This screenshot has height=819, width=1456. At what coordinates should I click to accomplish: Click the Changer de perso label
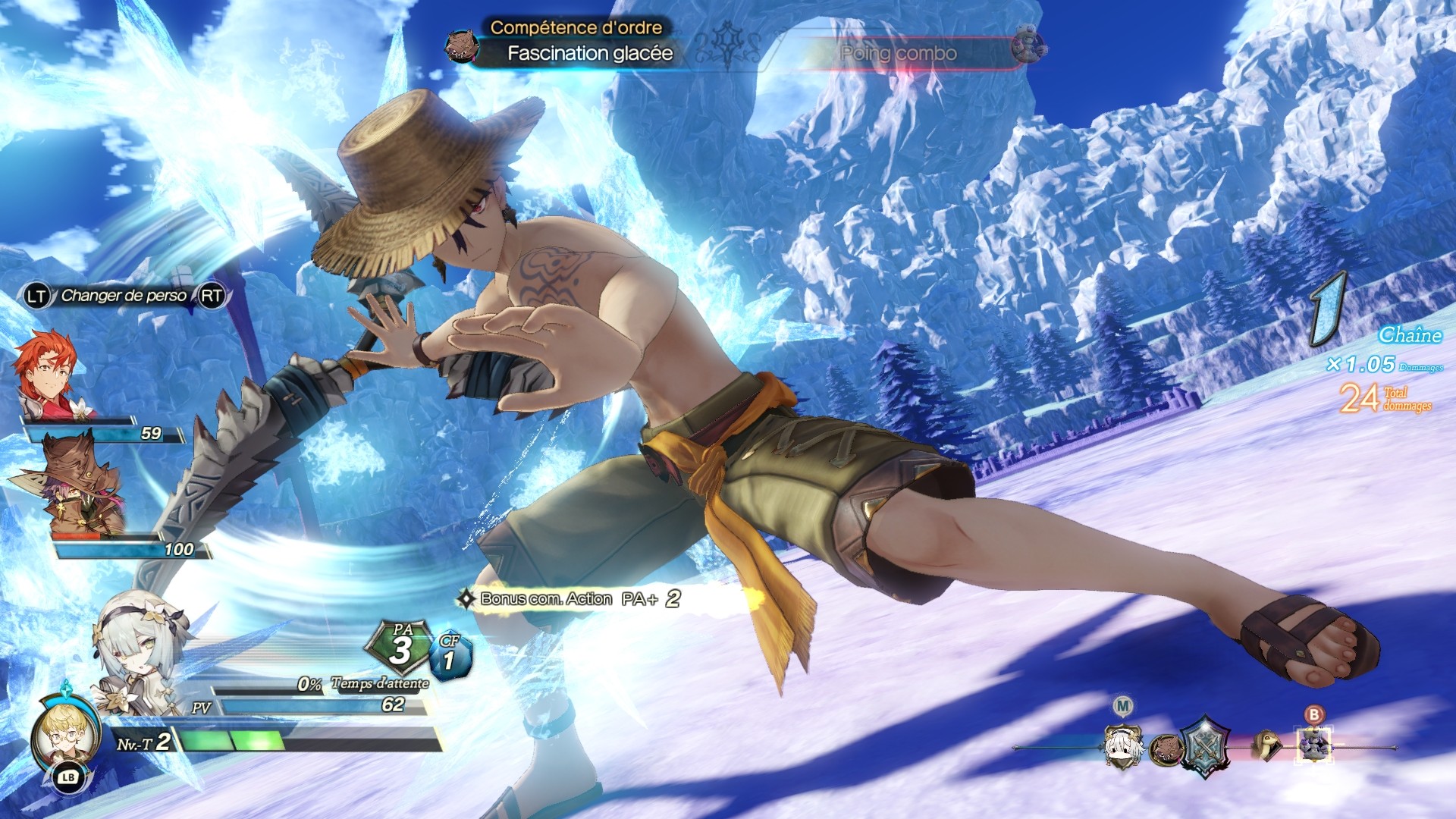(124, 296)
